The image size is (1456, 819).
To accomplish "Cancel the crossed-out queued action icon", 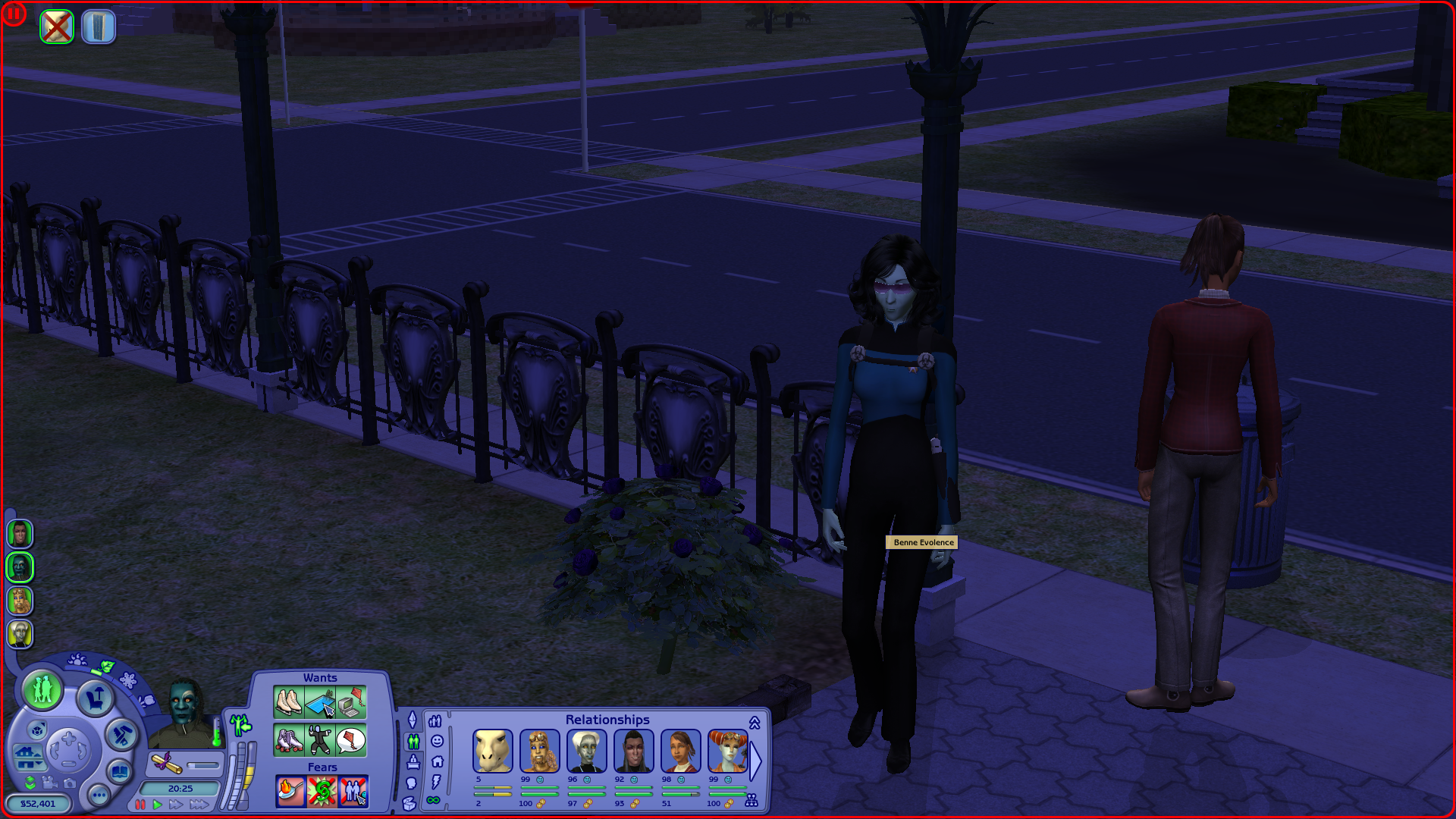I will [57, 27].
